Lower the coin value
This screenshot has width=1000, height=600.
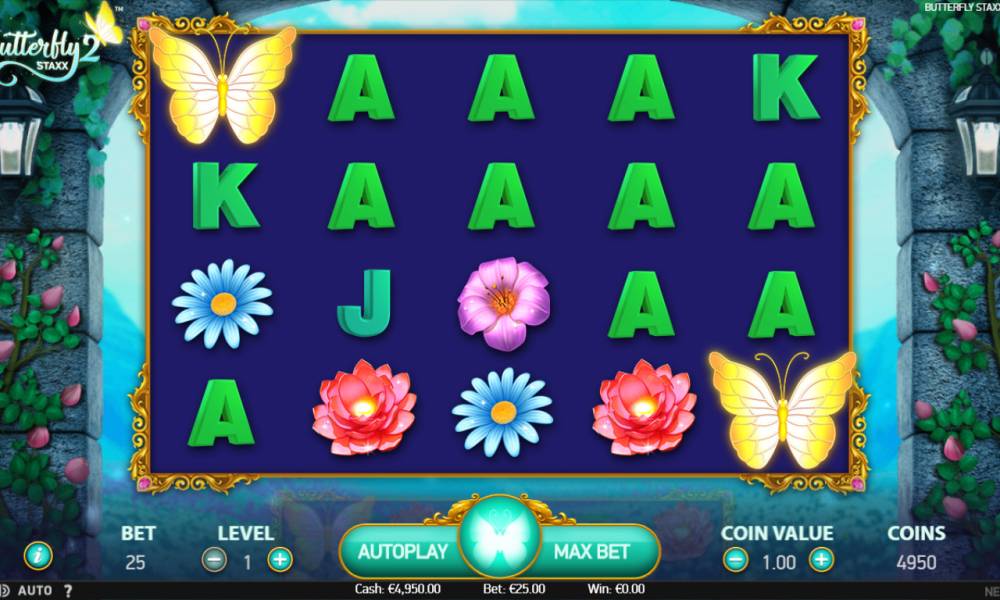735,560
